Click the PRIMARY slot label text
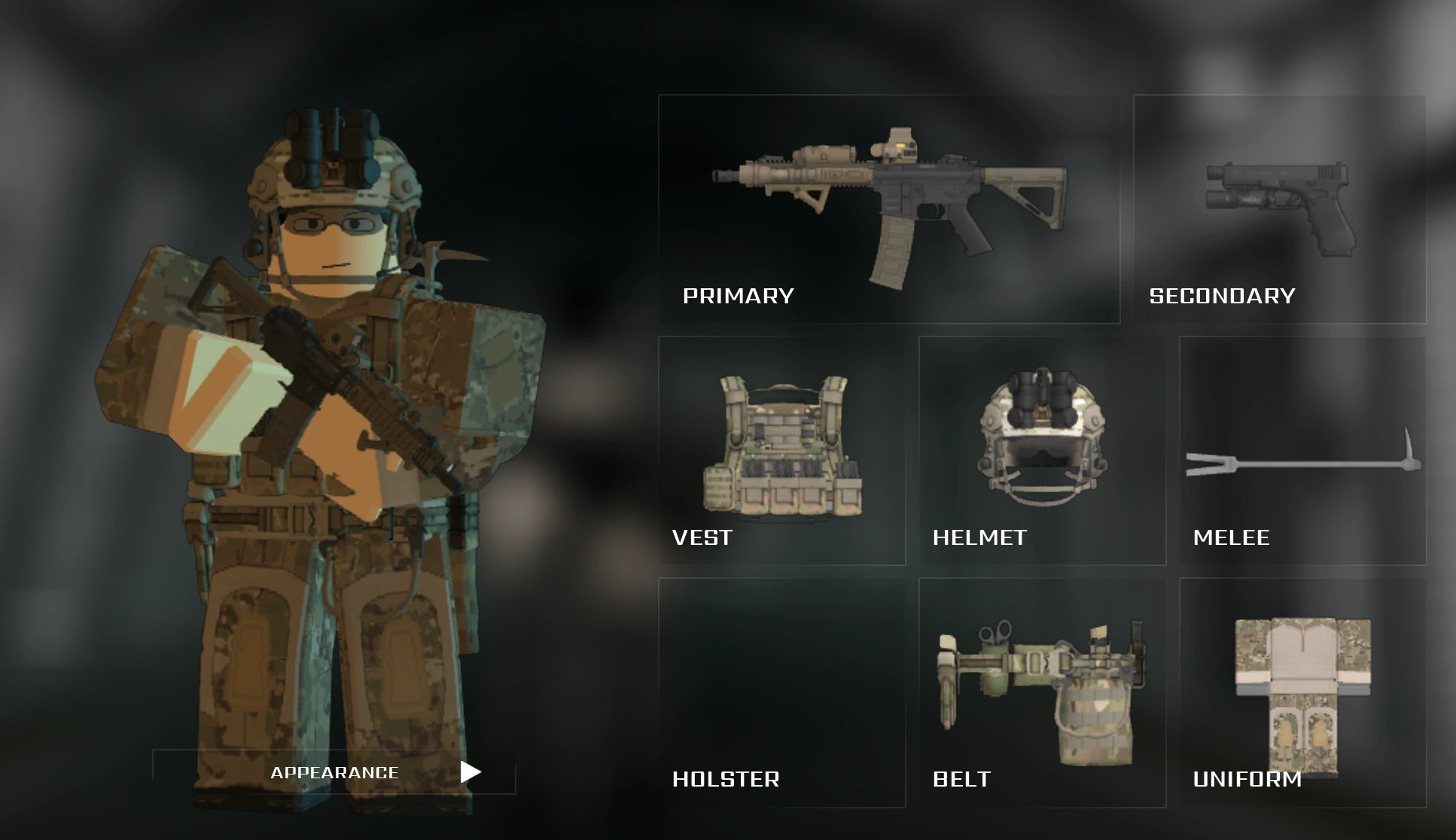The image size is (1456, 840). tap(738, 296)
